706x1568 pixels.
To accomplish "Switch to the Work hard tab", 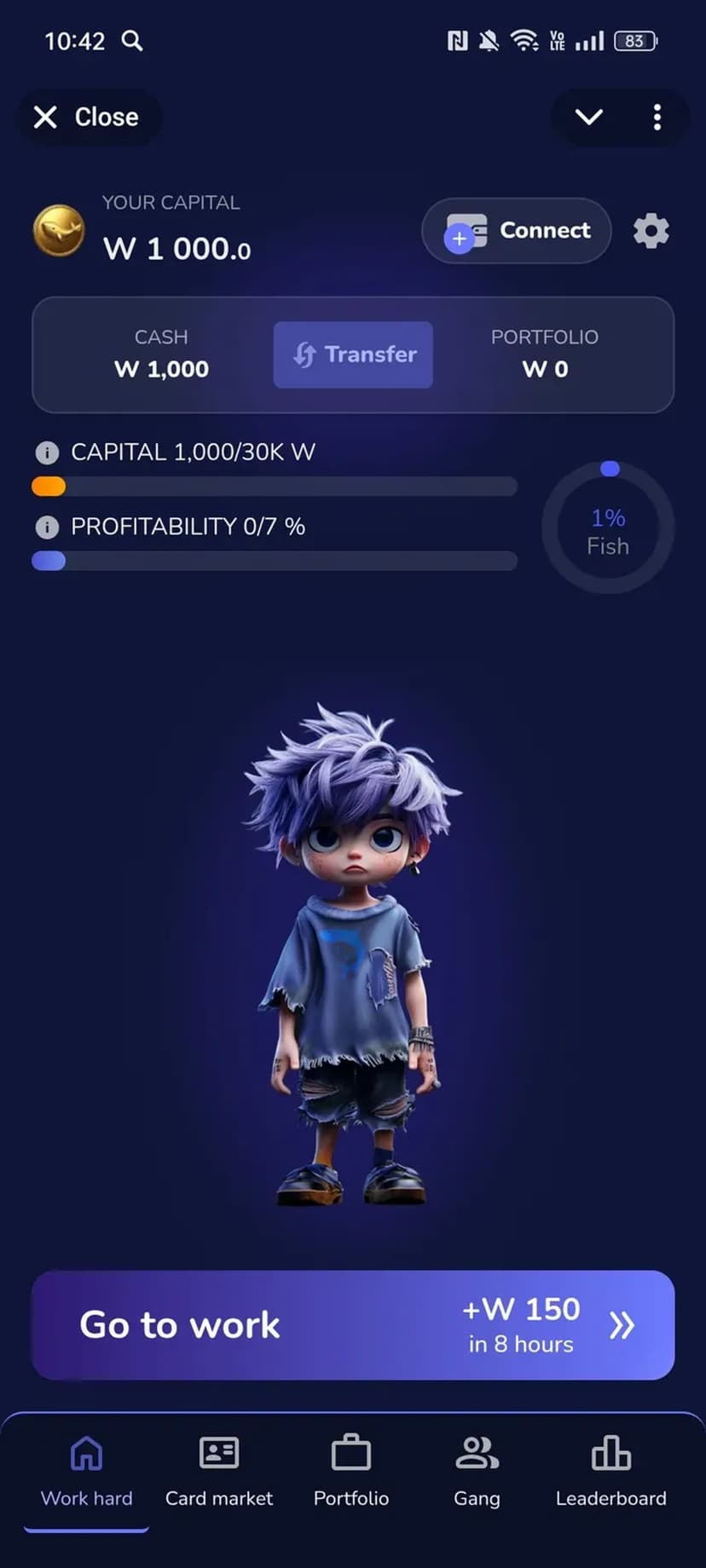I will pyautogui.click(x=86, y=1471).
